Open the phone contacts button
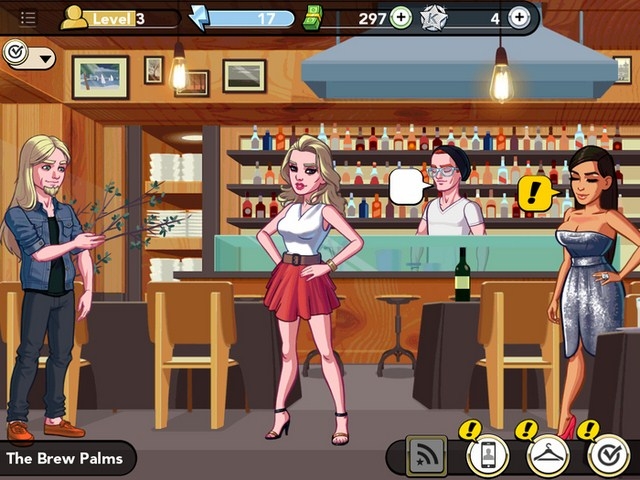This screenshot has height=480, width=640. pyautogui.click(x=488, y=456)
